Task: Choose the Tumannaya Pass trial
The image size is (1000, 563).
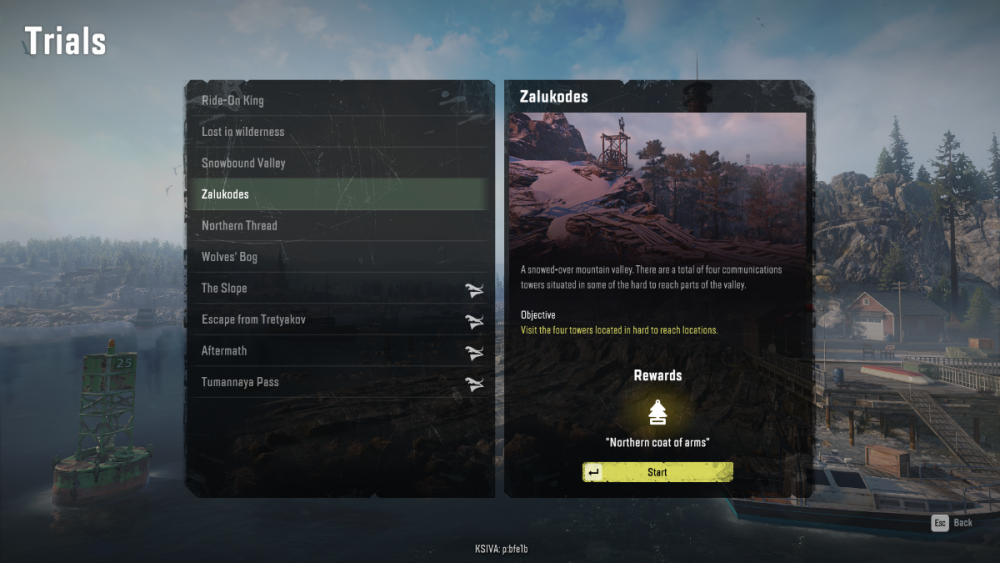Action: tap(340, 382)
